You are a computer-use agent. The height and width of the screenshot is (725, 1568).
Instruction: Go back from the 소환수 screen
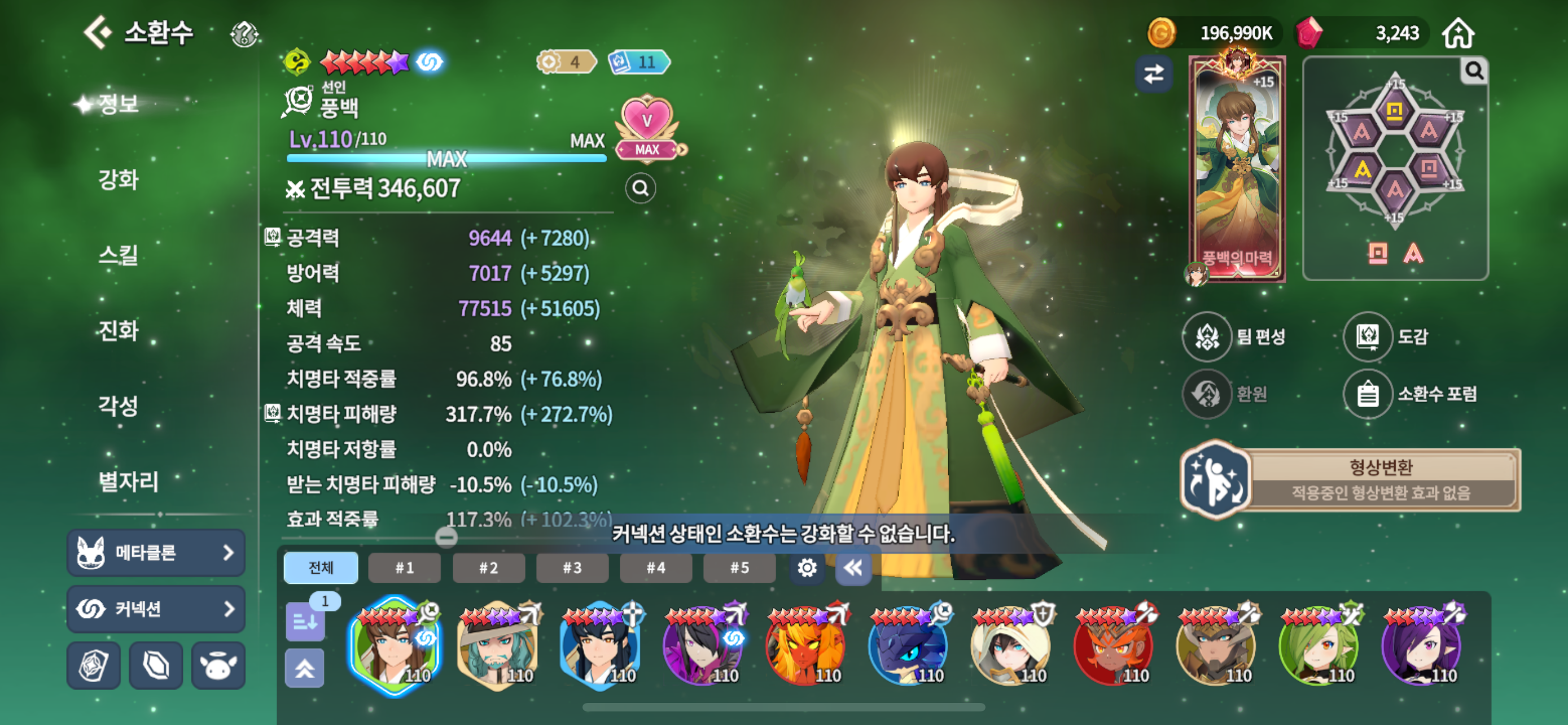98,32
